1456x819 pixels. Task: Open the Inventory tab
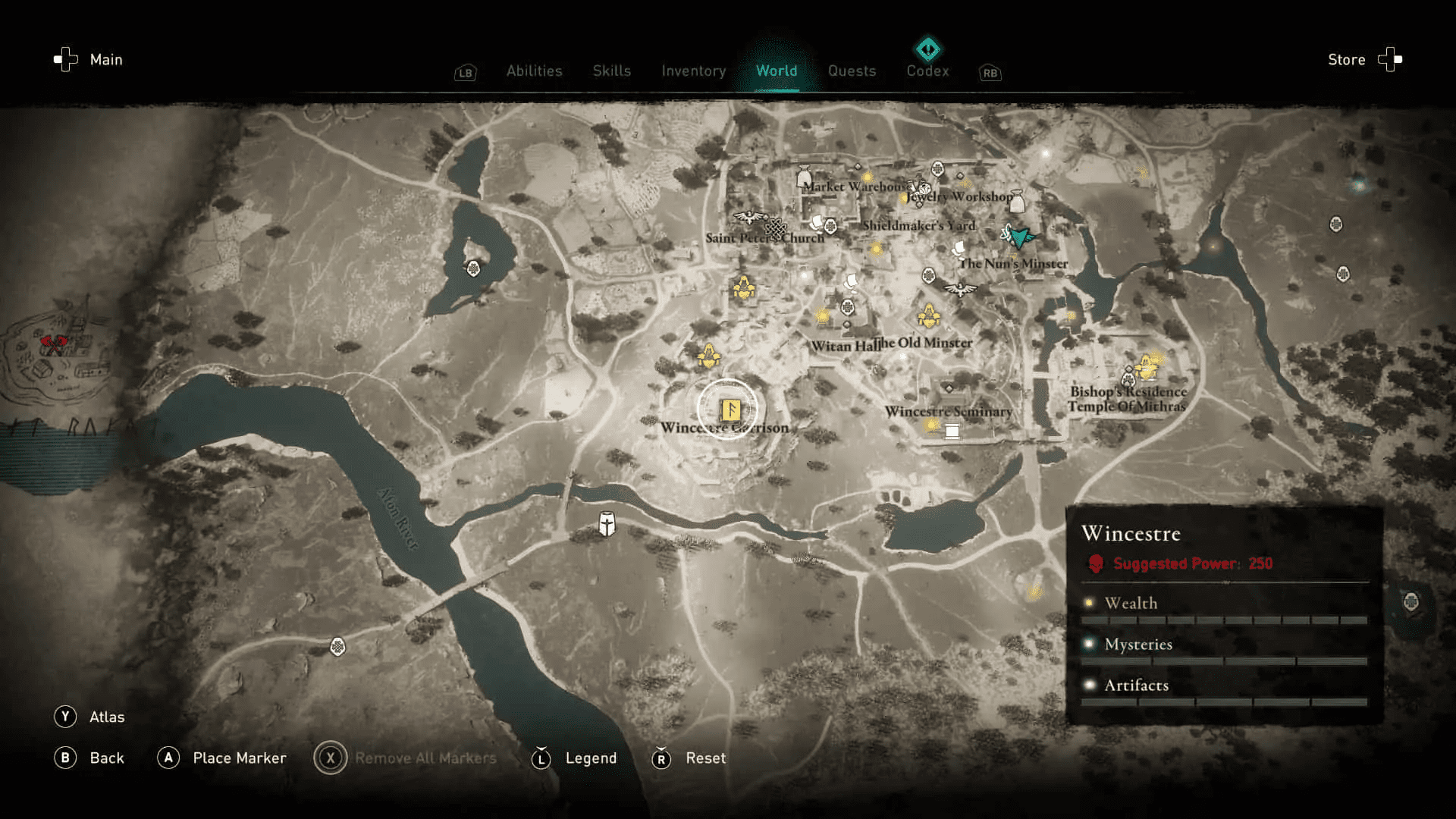point(693,71)
